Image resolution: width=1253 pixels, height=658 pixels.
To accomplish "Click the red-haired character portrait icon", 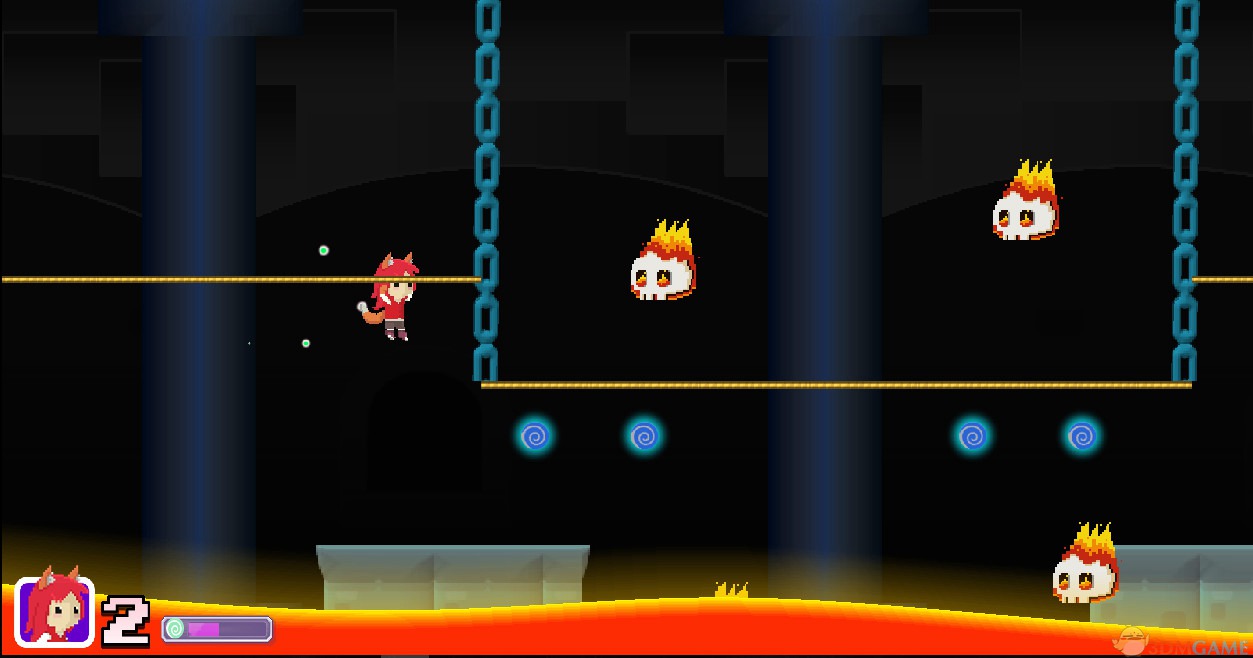I will pyautogui.click(x=54, y=611).
